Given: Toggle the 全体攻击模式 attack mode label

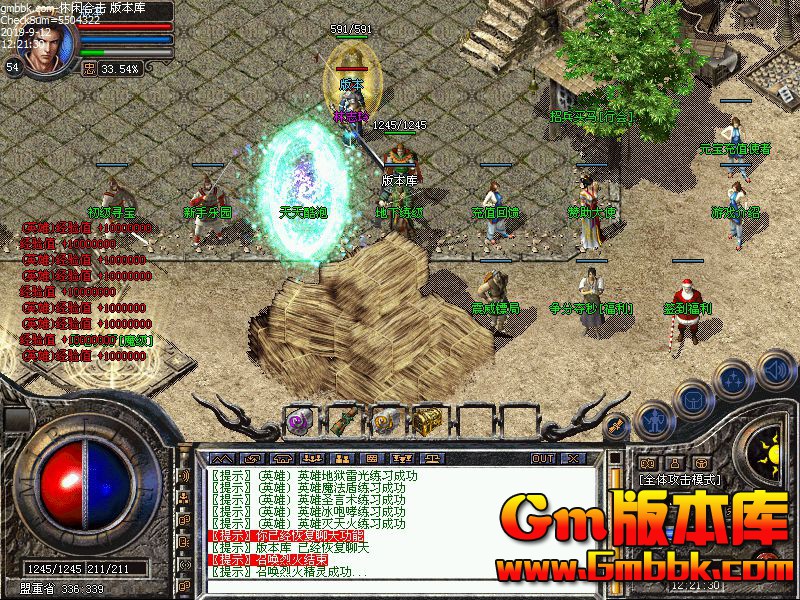Looking at the screenshot, I should click(x=681, y=480).
